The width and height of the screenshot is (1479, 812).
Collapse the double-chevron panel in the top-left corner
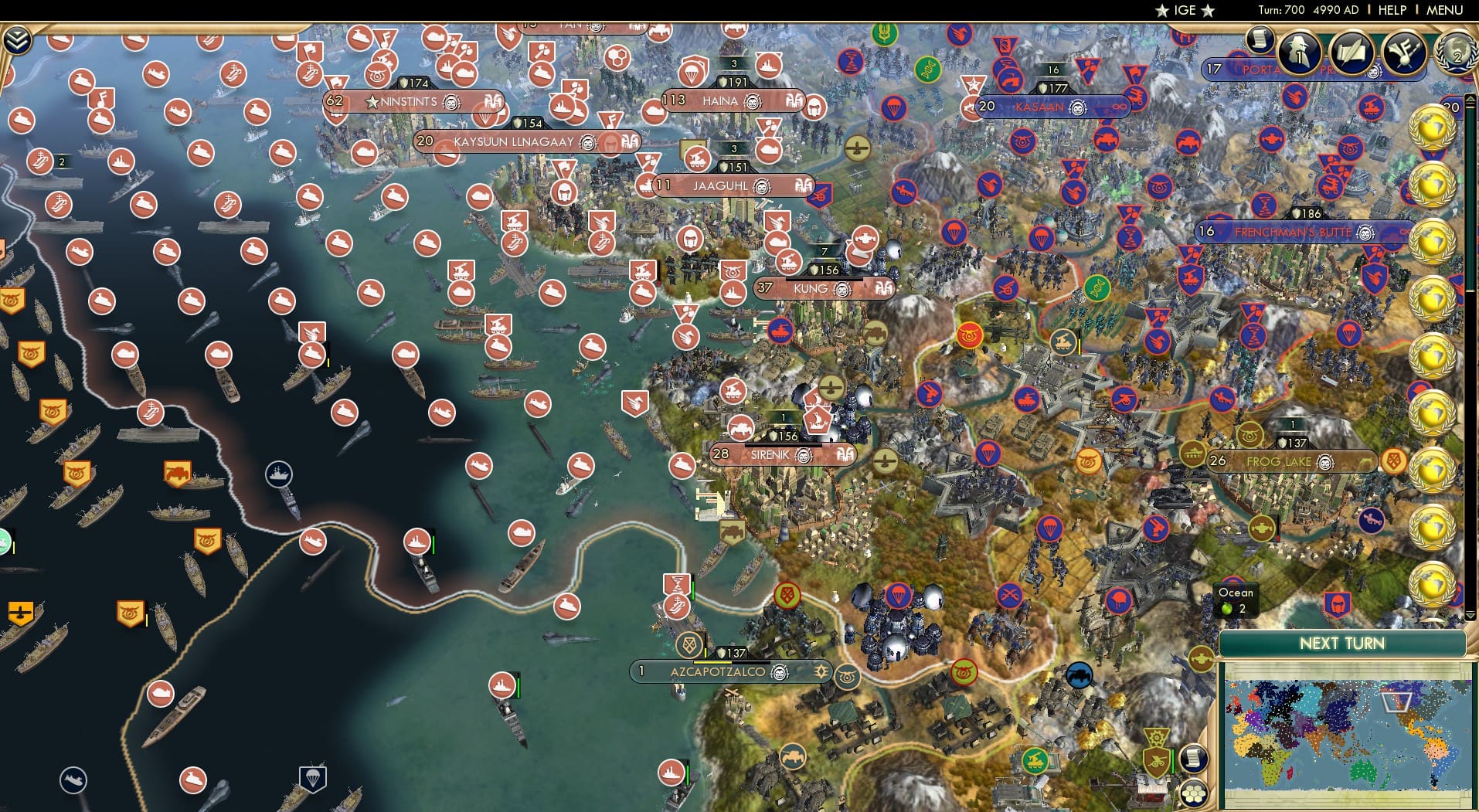pyautogui.click(x=18, y=39)
